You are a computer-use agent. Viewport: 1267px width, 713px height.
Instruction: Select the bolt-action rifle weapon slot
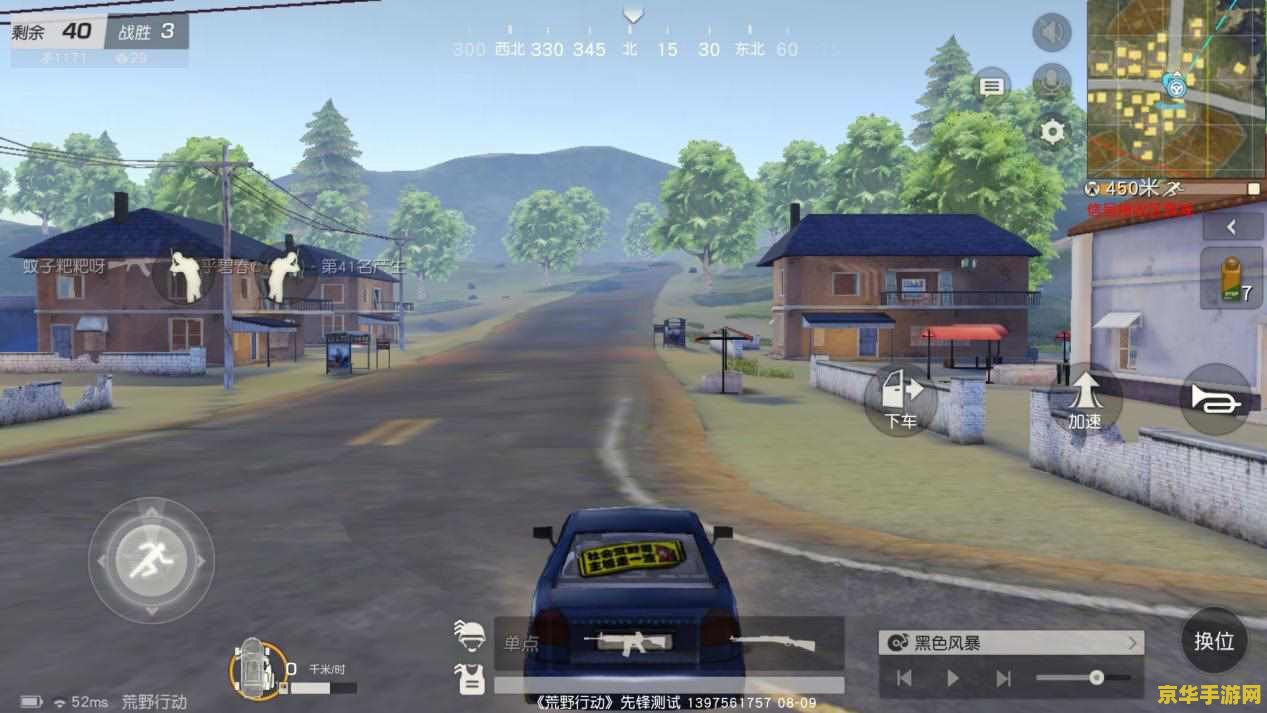772,643
